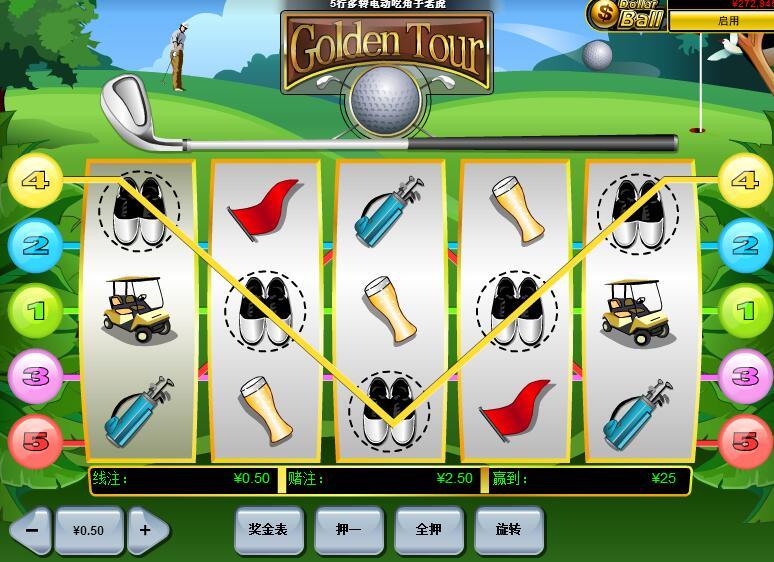The height and width of the screenshot is (562, 774).
Task: Select green payline 1 on right side
Action: (x=745, y=311)
